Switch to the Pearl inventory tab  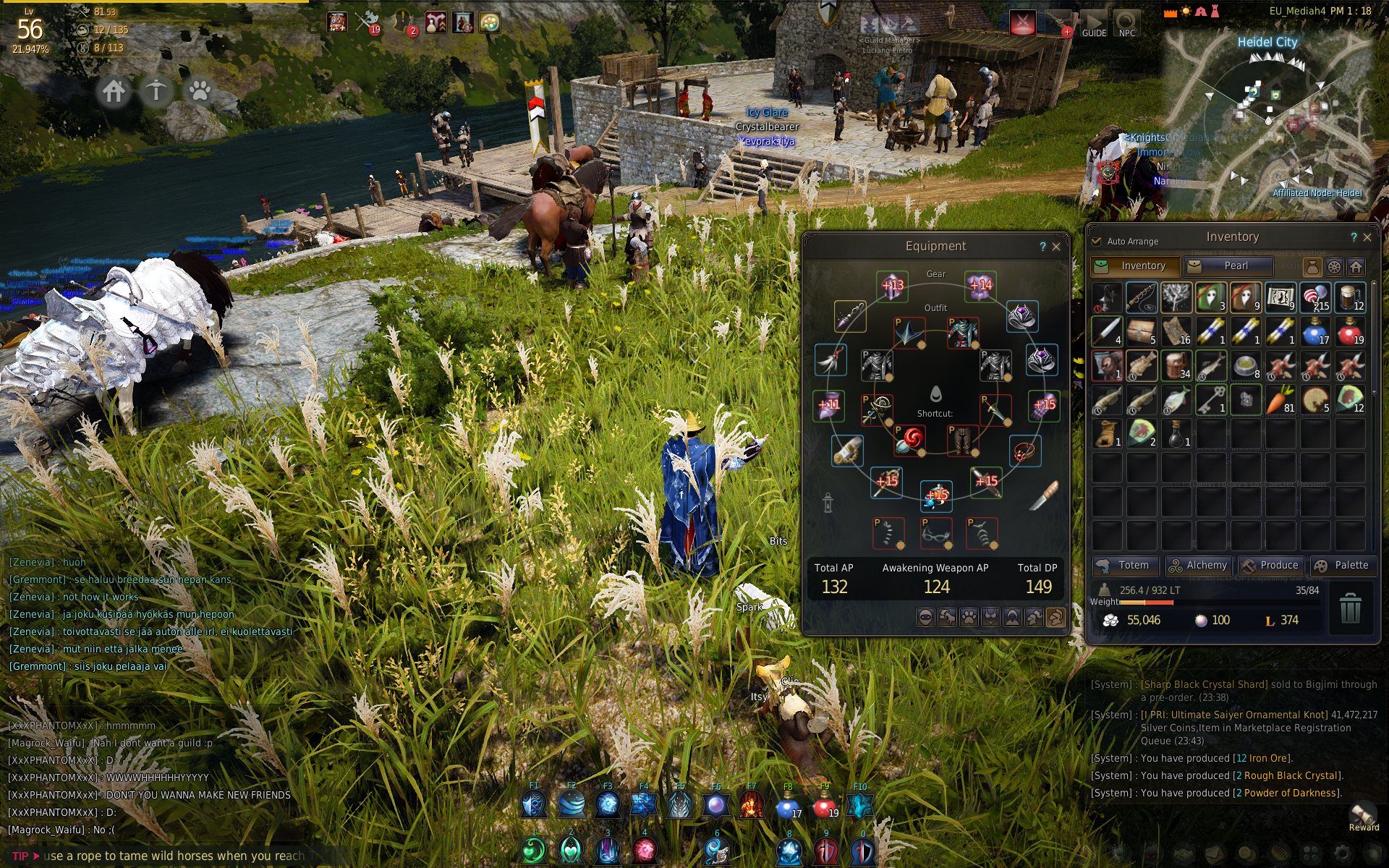[x=1228, y=266]
